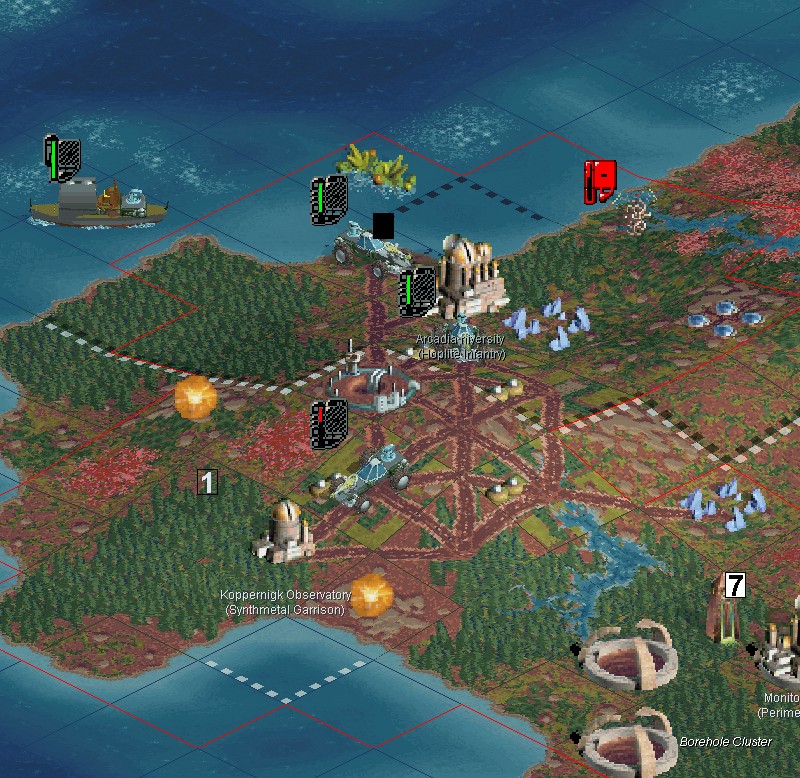Open the Koppernigk Observatory base
The height and width of the screenshot is (778, 800).
[x=286, y=529]
